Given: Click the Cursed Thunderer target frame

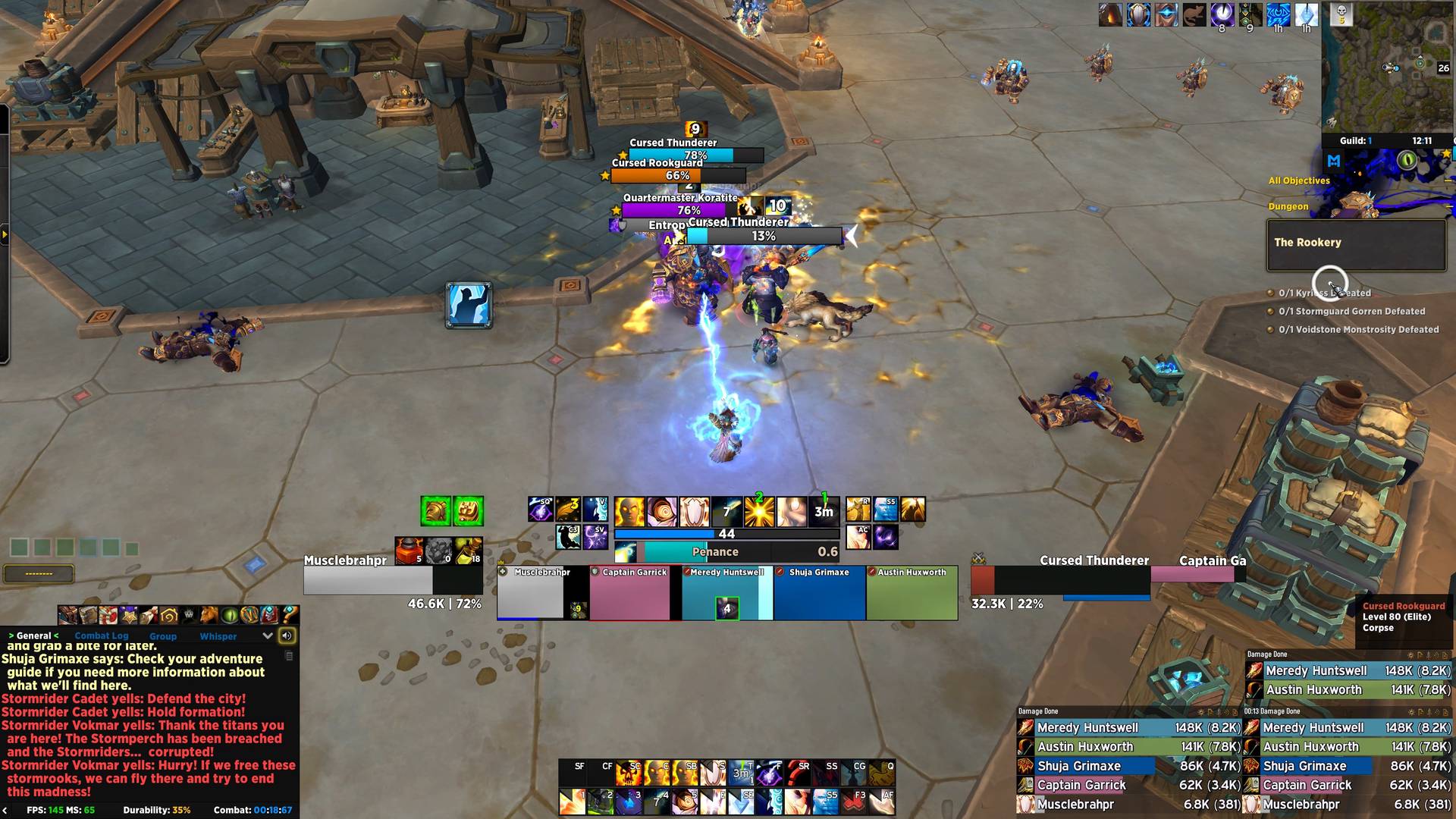Looking at the screenshot, I should click(1060, 580).
